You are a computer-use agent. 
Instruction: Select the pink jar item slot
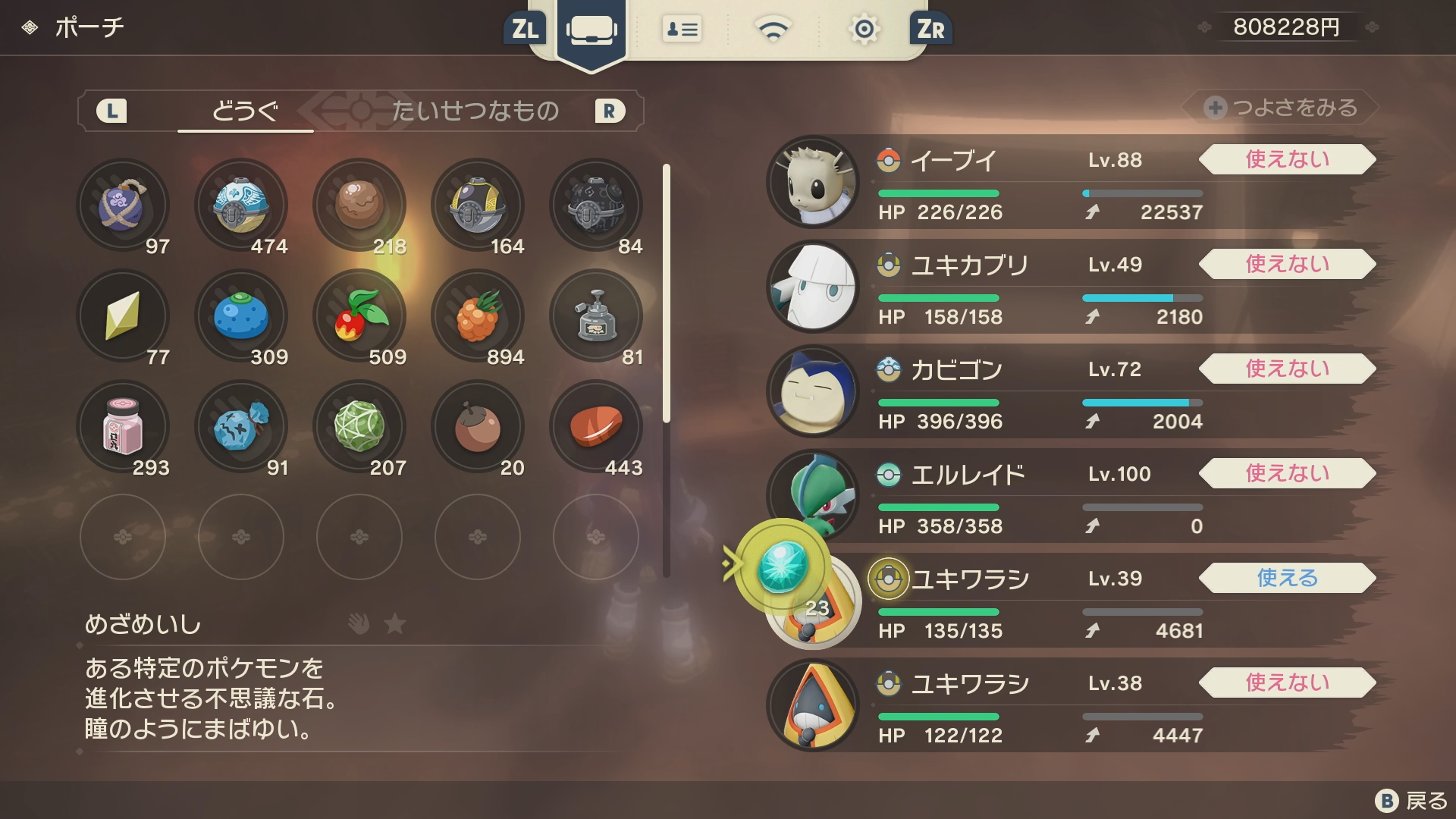point(123,427)
